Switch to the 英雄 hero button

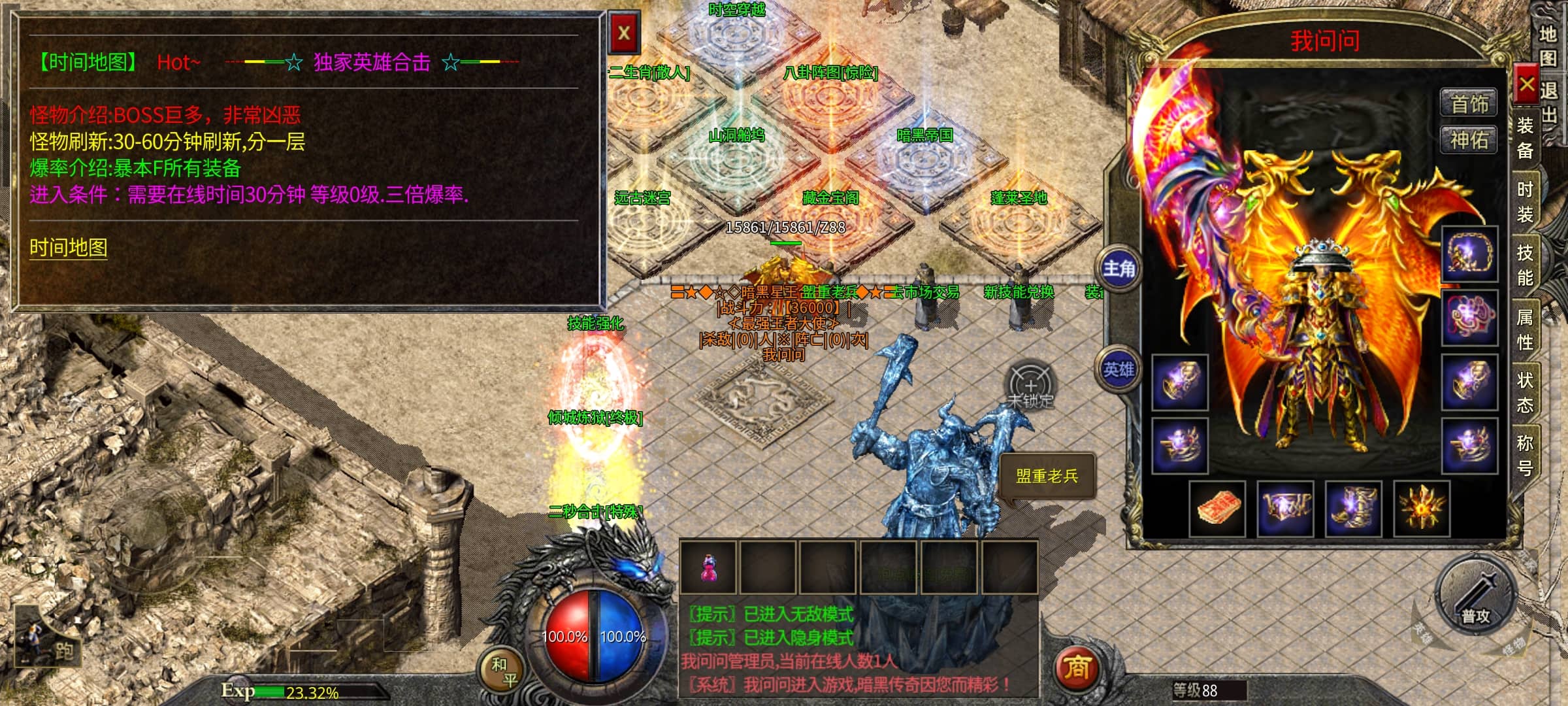click(x=1119, y=369)
